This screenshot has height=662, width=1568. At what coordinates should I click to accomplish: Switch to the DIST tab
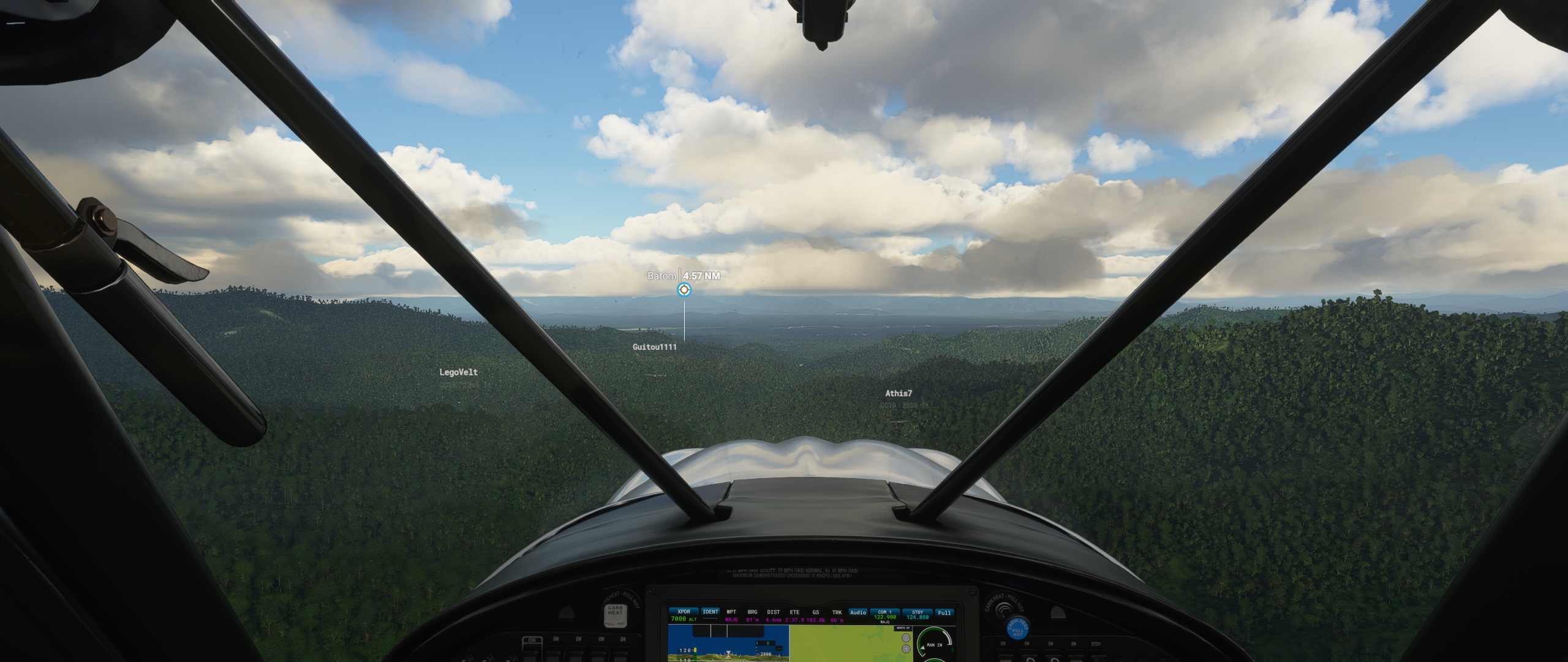[x=773, y=613]
